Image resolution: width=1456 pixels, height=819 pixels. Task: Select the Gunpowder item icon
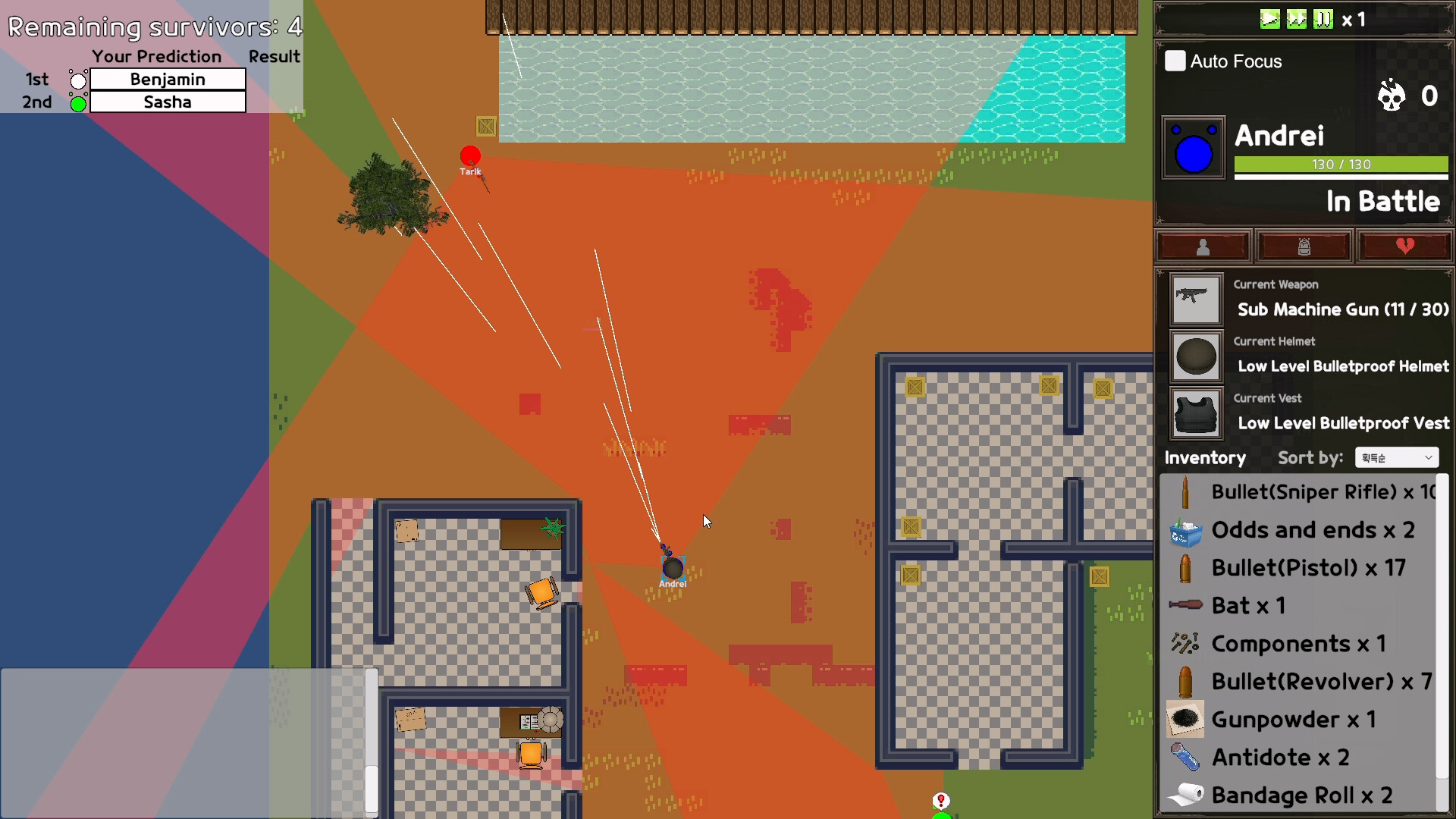point(1185,719)
